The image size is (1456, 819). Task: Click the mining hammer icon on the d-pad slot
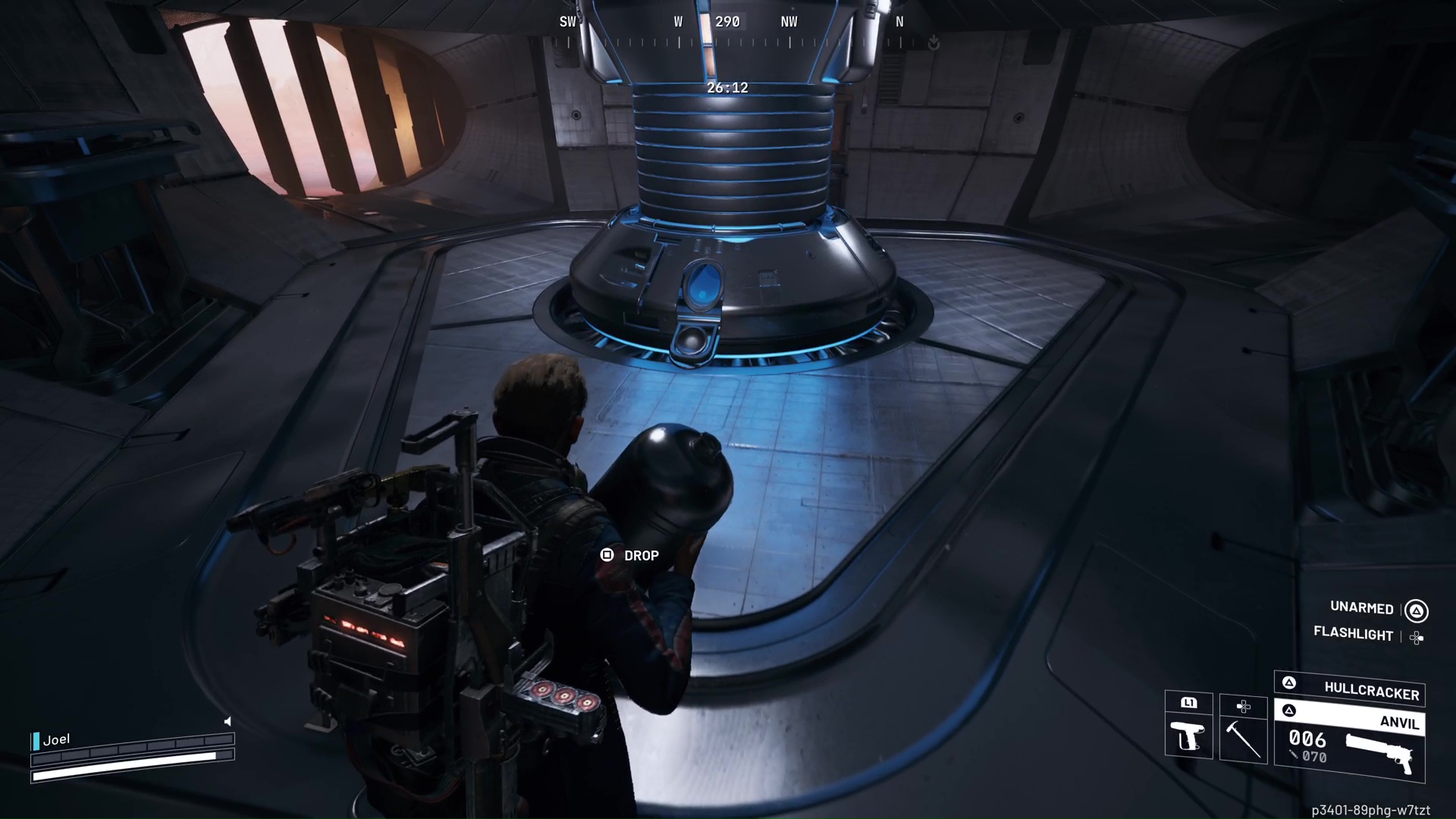pyautogui.click(x=1242, y=739)
